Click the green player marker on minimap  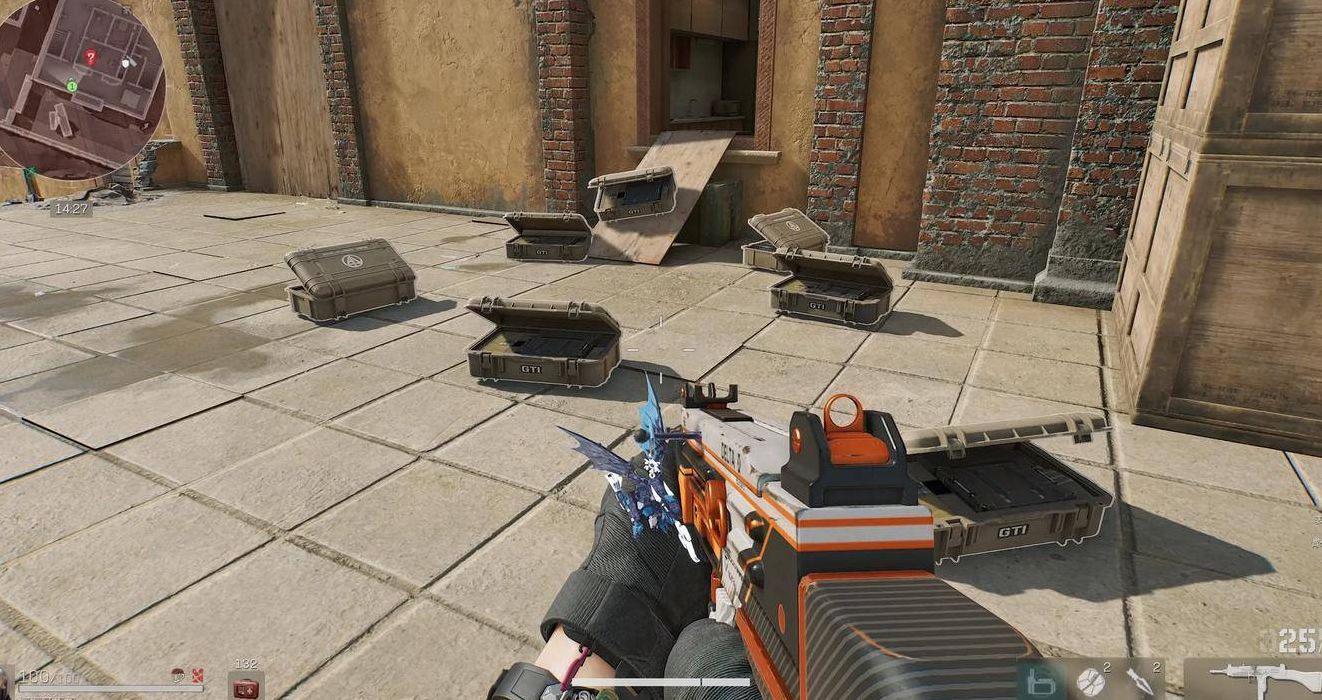tap(72, 86)
